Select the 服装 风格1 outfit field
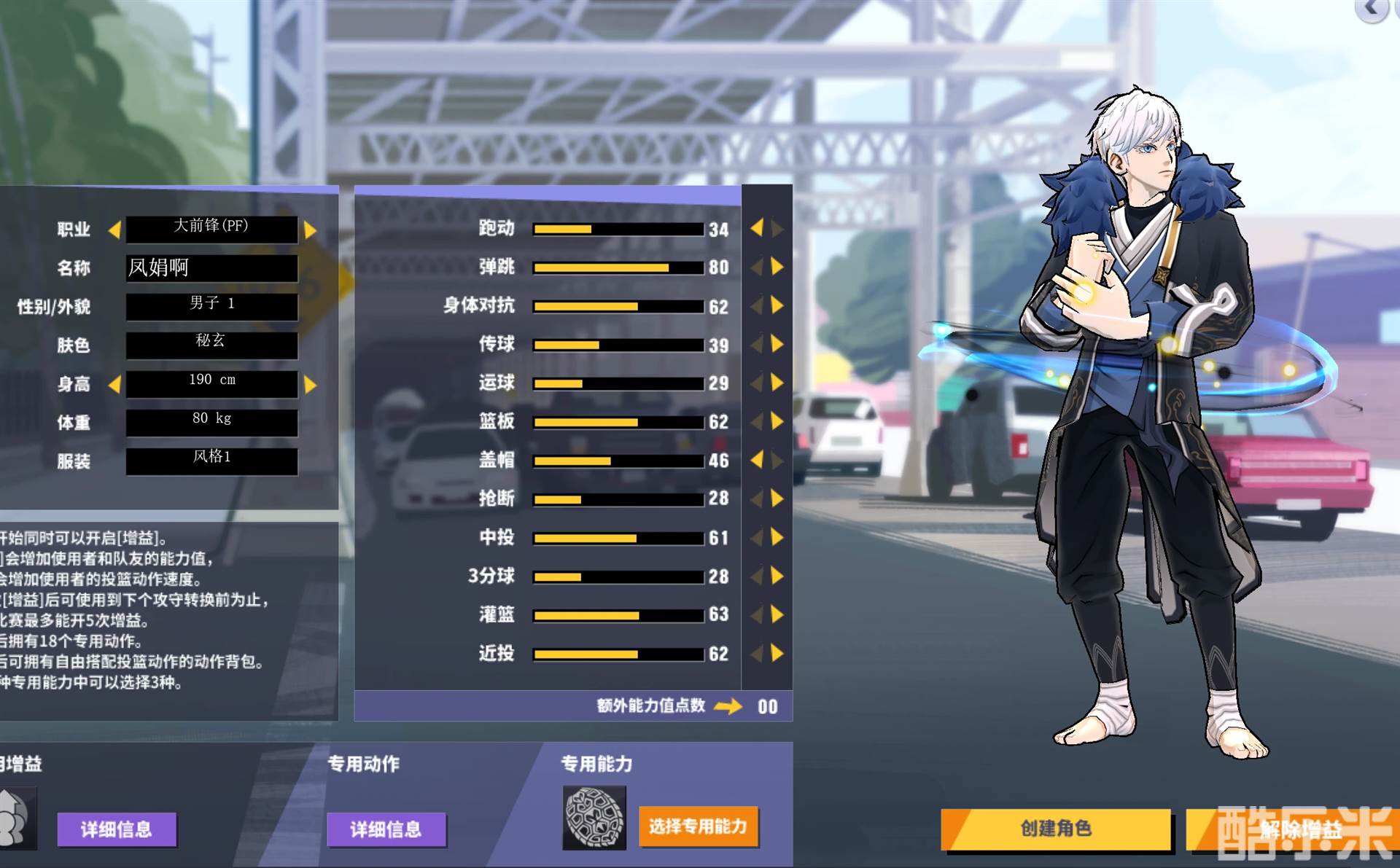 click(211, 461)
